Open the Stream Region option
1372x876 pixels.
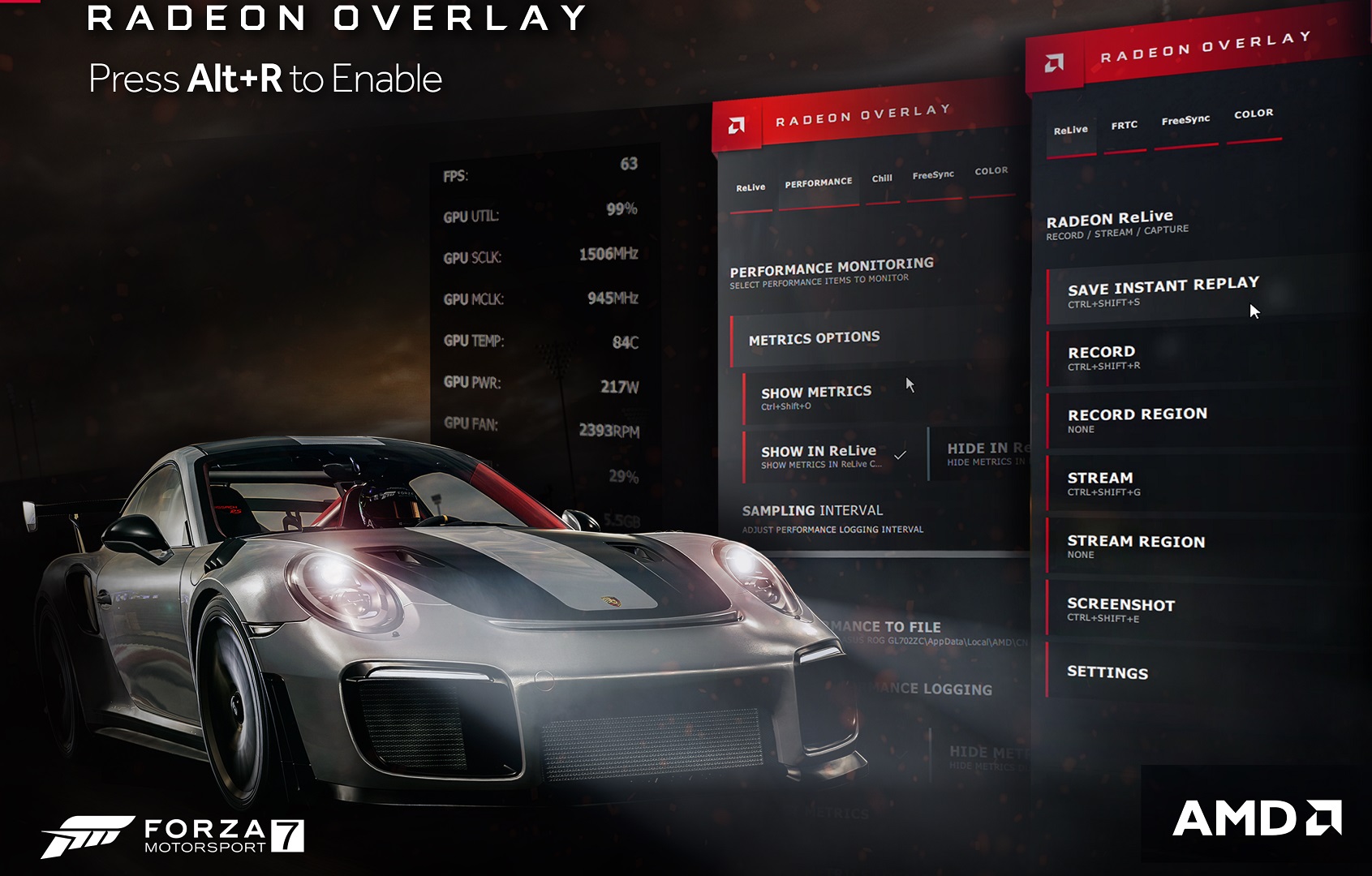(1135, 547)
